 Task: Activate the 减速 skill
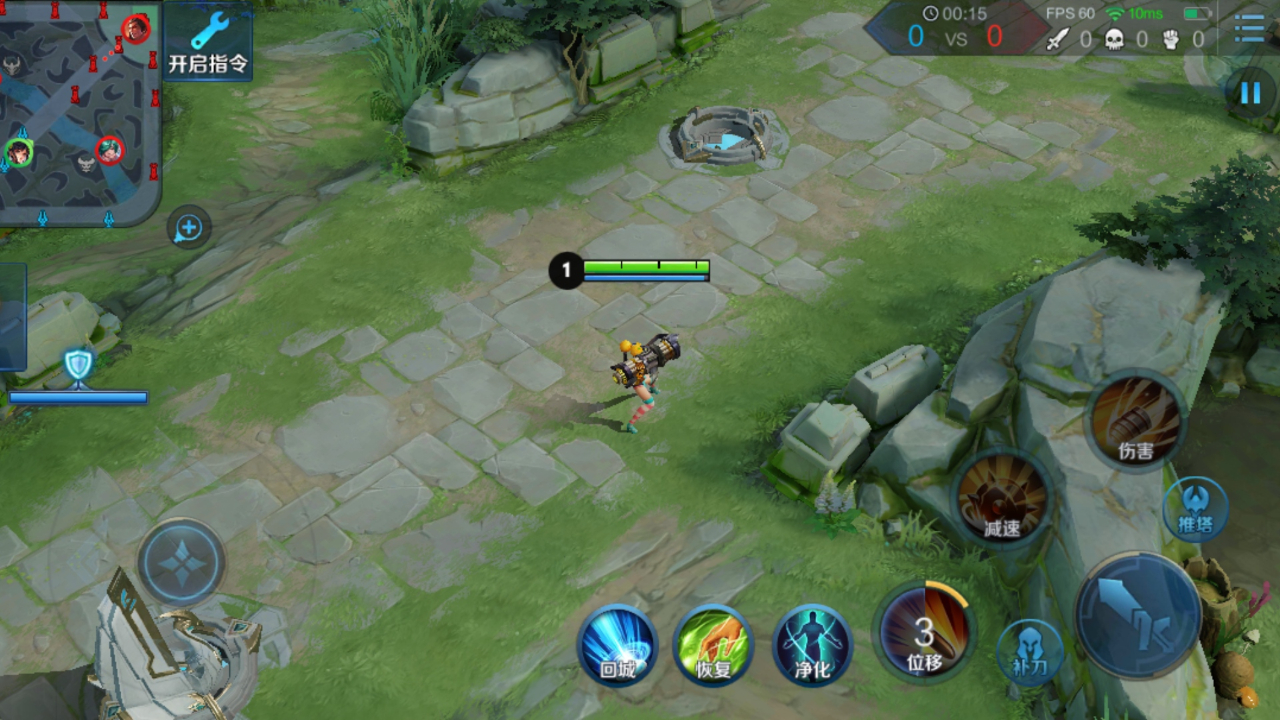pyautogui.click(x=1002, y=499)
